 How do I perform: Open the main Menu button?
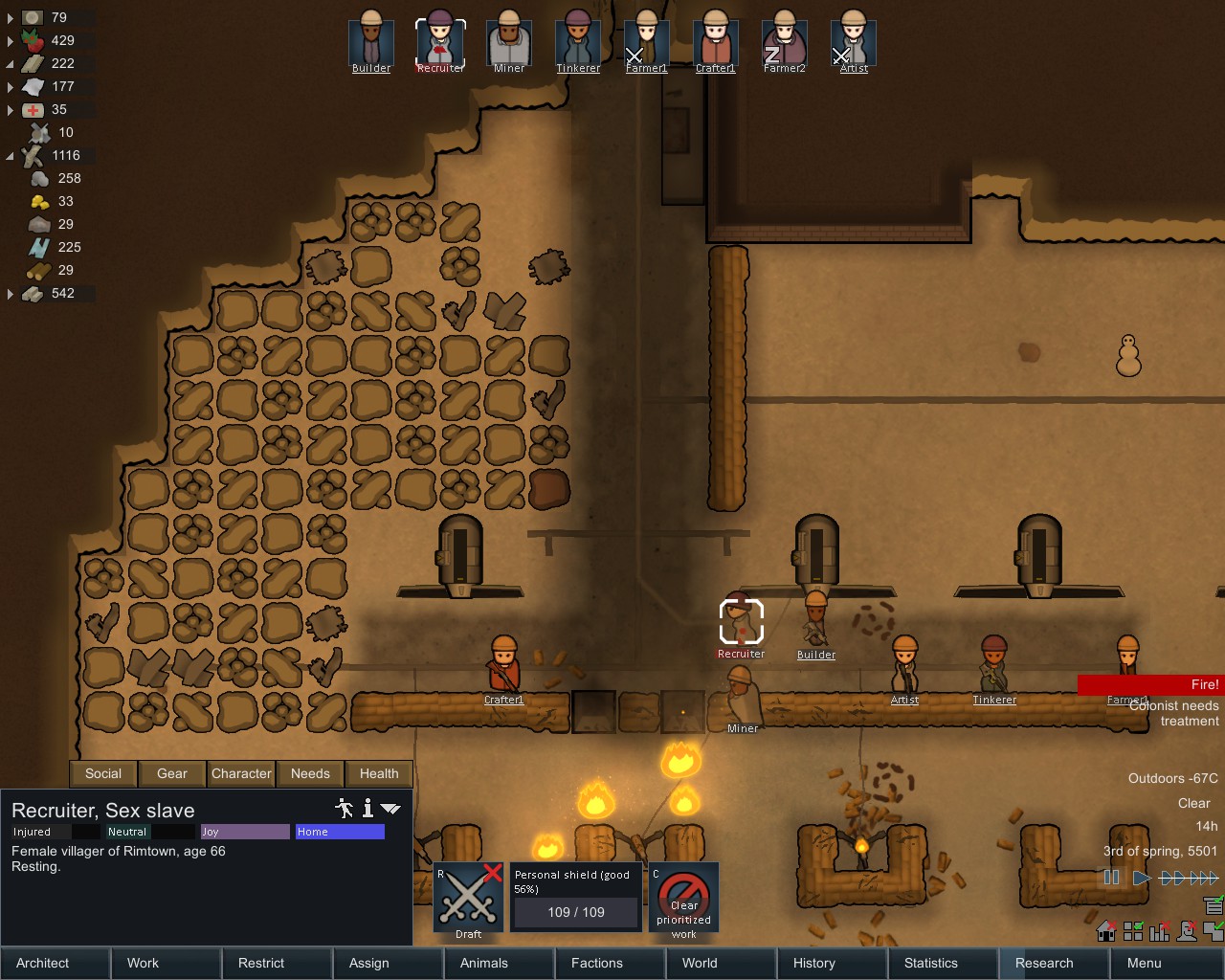pyautogui.click(x=1167, y=963)
